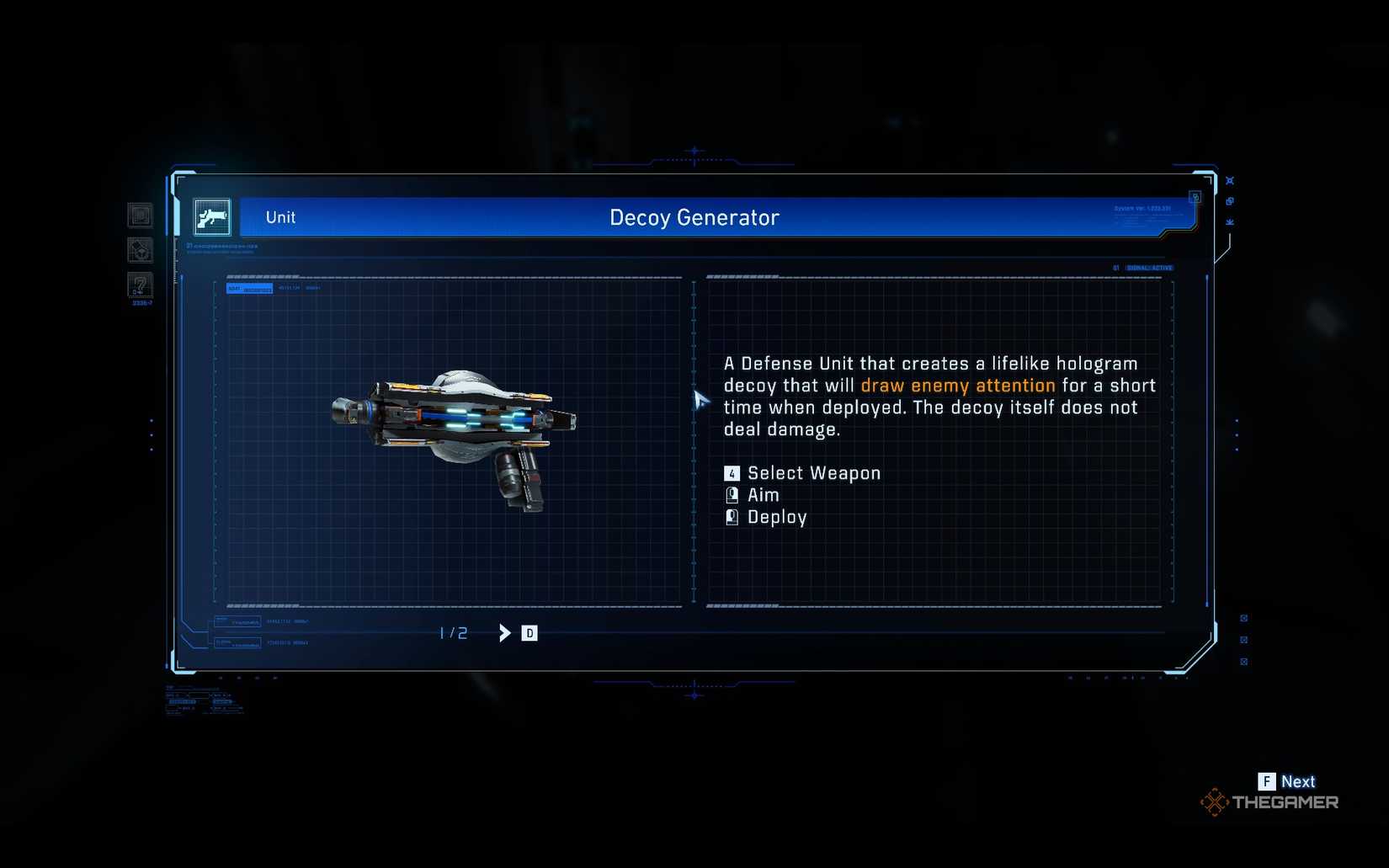Open the manual icon in the left sidebar
The width and height of the screenshot is (1389, 868).
139,215
